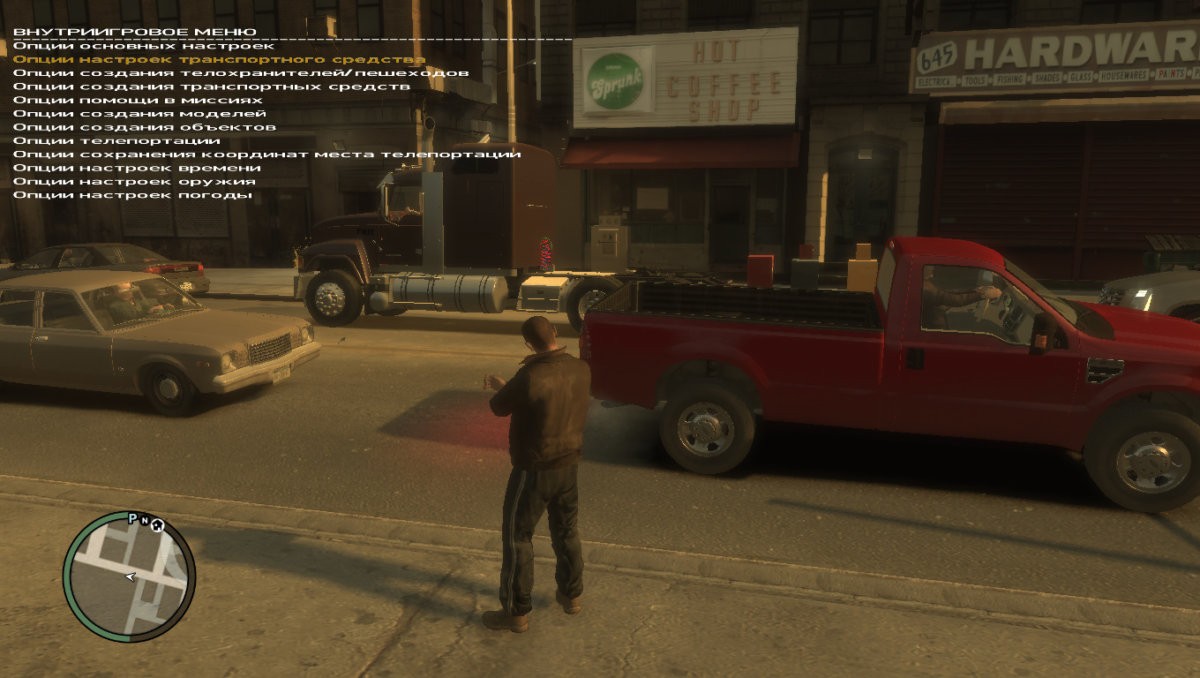Open Опции помощи в миссиях
Image resolution: width=1200 pixels, height=678 pixels.
(138, 100)
